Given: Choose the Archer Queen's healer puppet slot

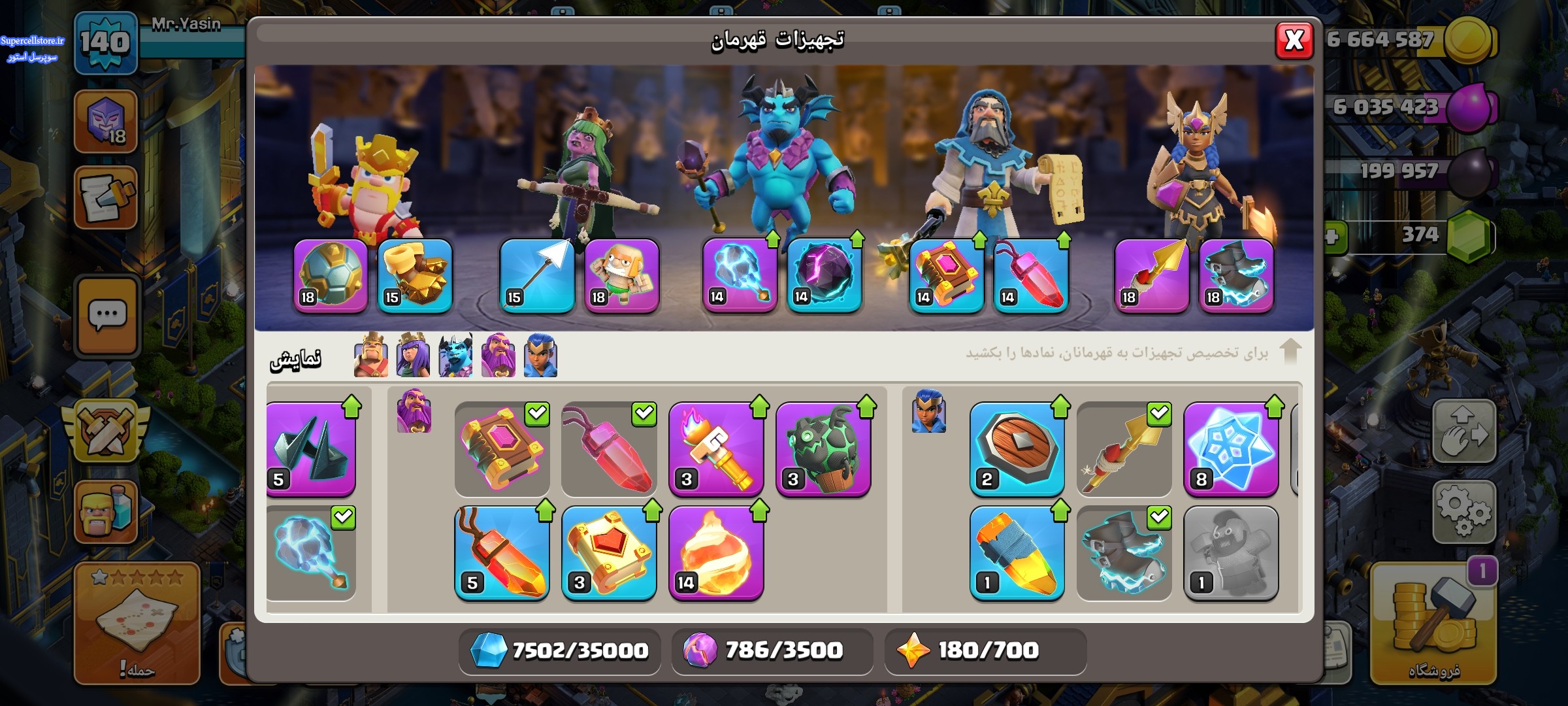Looking at the screenshot, I should point(621,275).
